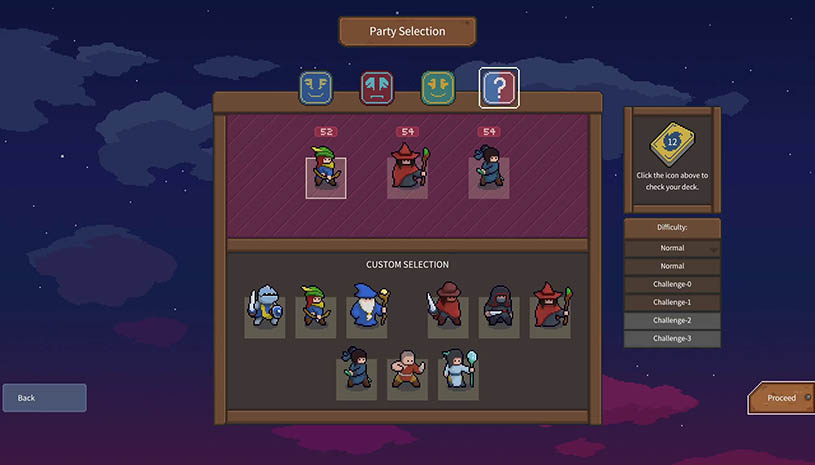Go back with the Back button
815x465 pixels.
(44, 398)
